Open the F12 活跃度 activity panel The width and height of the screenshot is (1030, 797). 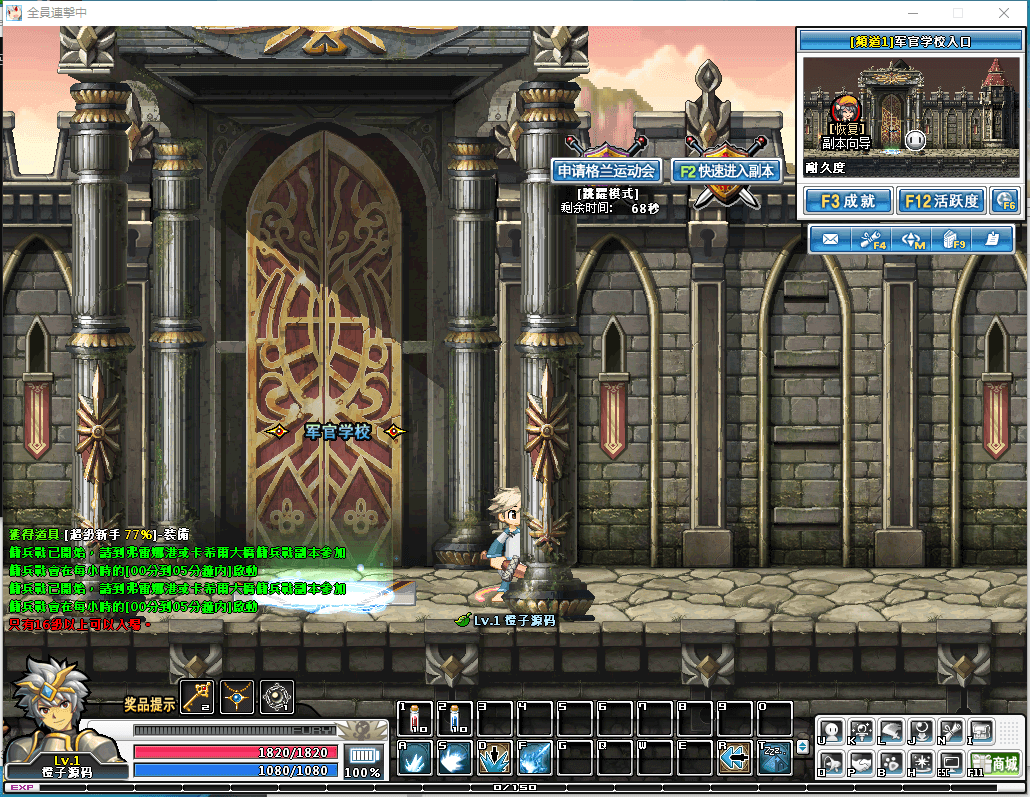coord(941,201)
